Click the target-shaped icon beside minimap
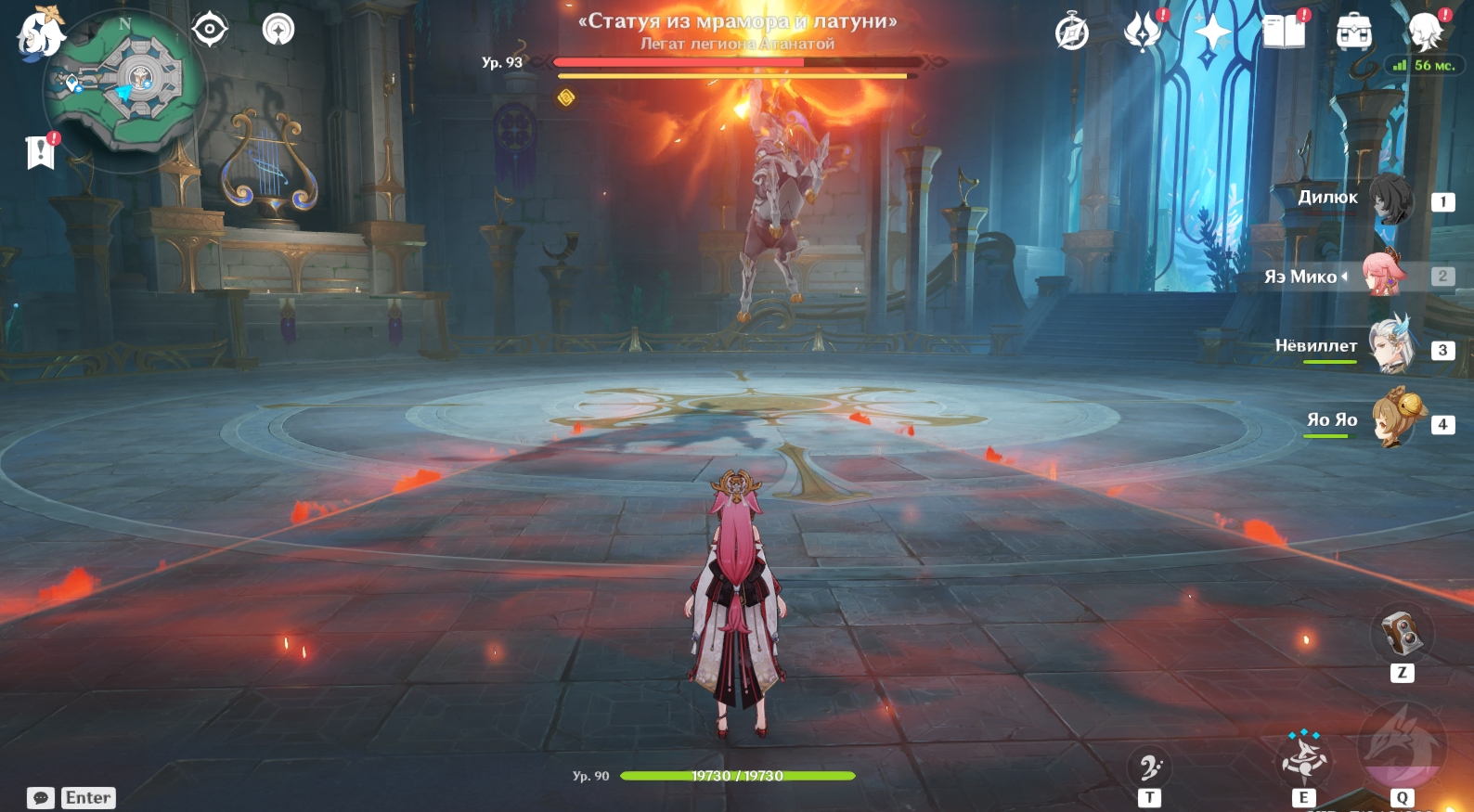Screen dimensions: 1474x812 (210, 30)
